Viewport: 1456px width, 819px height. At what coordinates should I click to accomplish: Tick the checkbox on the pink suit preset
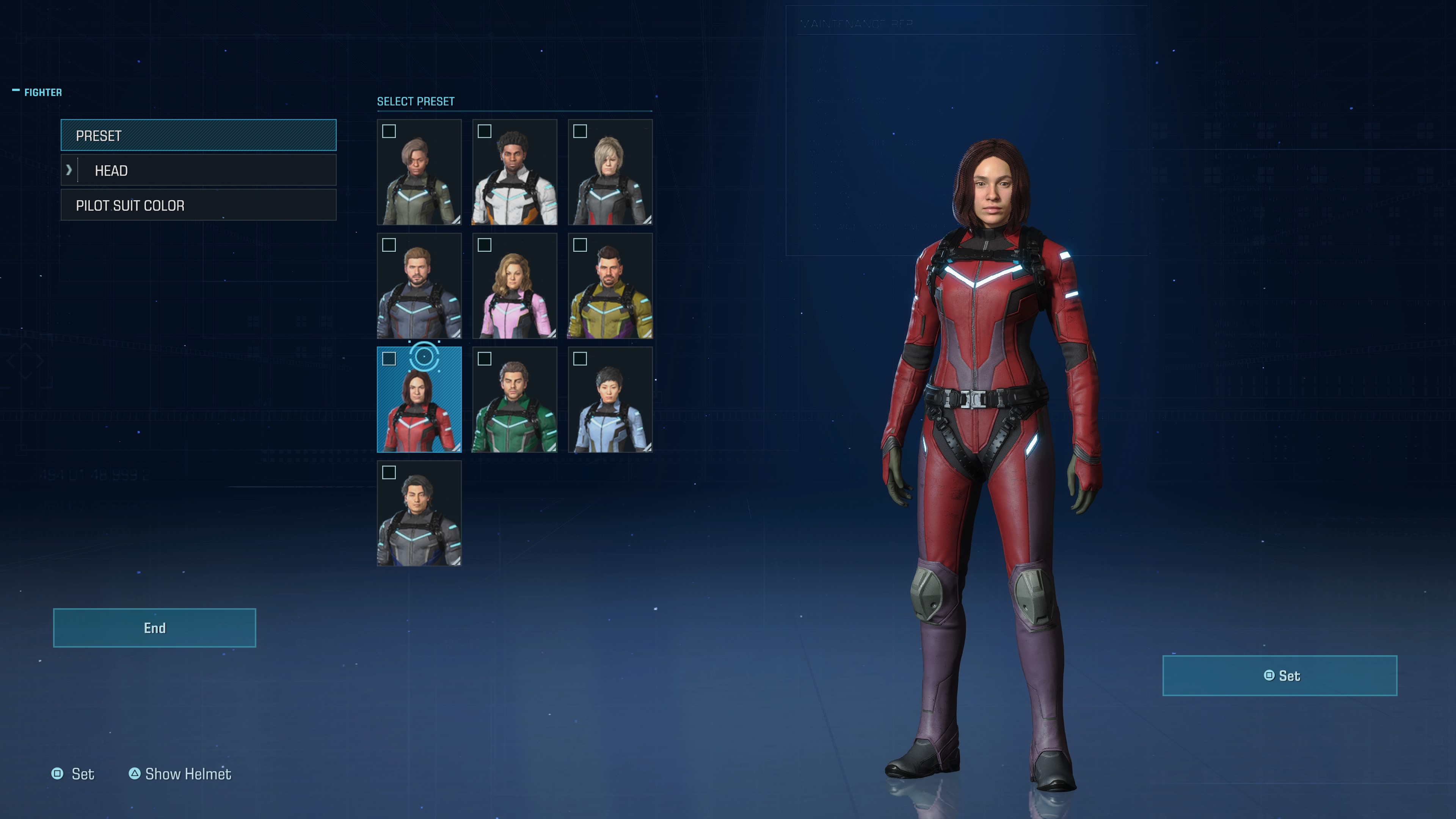(x=485, y=245)
